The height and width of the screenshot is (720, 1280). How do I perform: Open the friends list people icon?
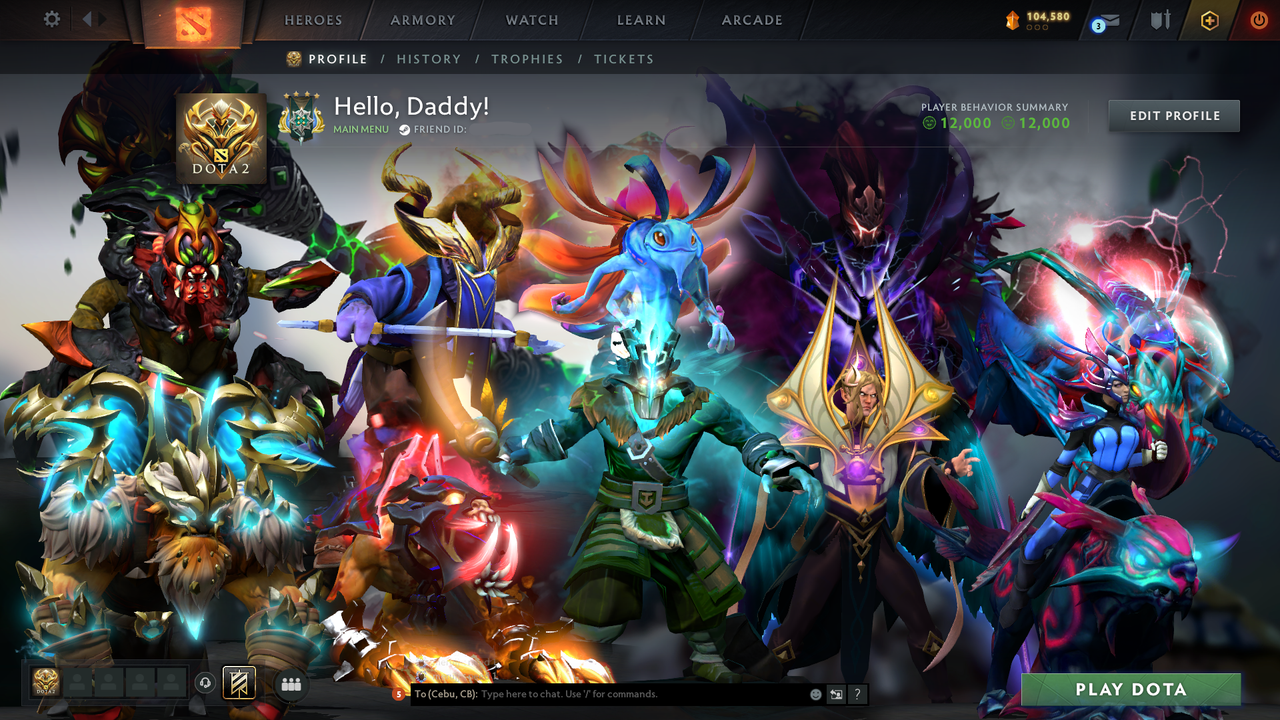(291, 684)
